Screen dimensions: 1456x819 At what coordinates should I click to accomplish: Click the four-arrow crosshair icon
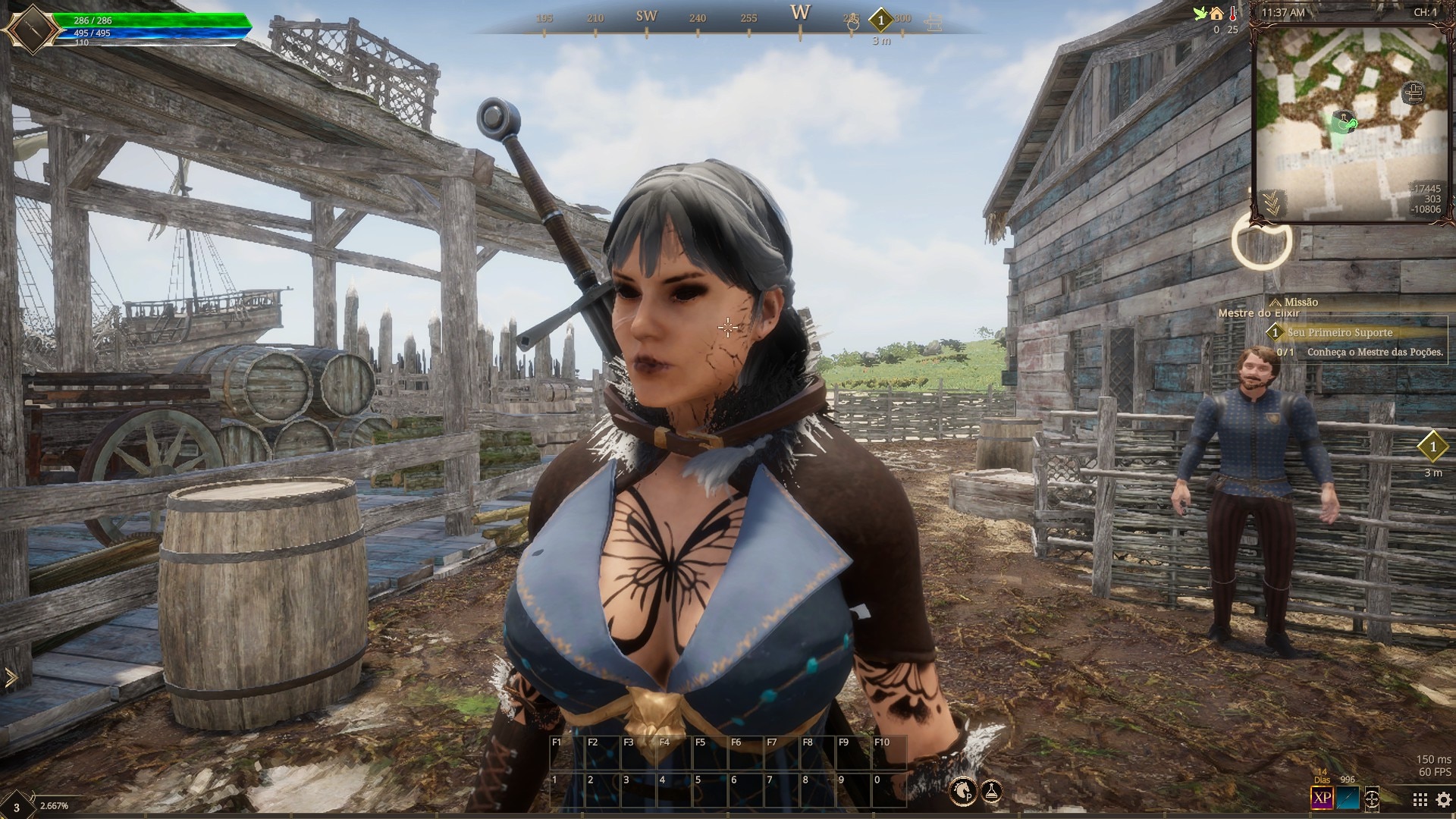(x=1372, y=799)
